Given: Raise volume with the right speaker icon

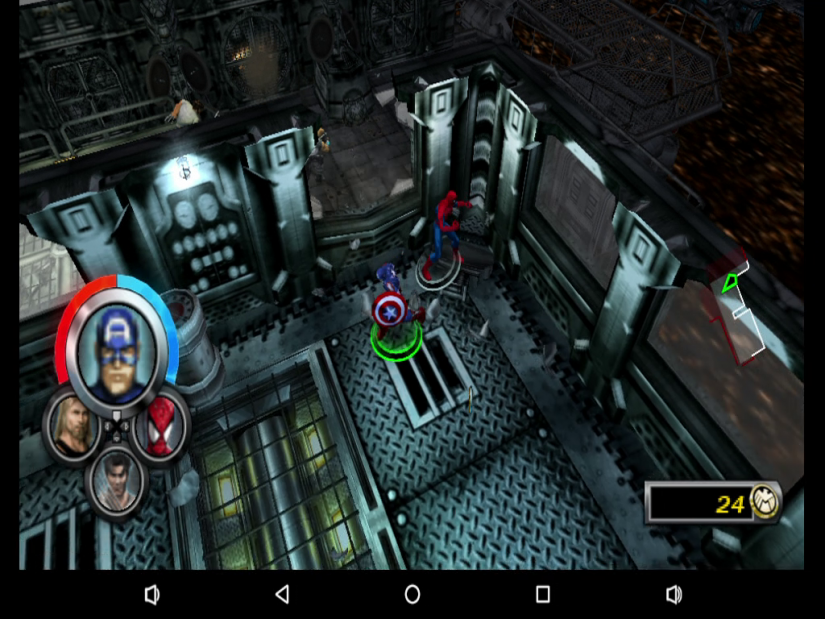Looking at the screenshot, I should click(674, 595).
